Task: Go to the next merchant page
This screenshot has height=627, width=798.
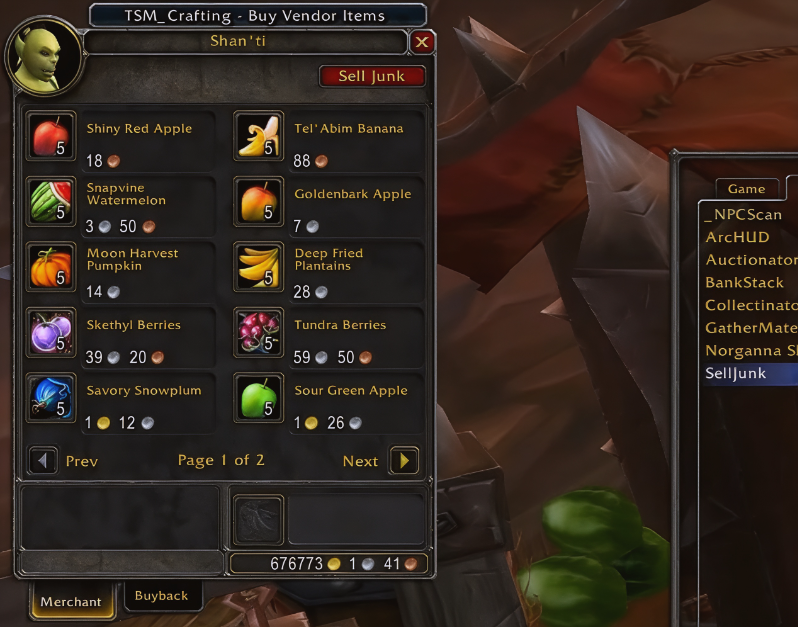Action: pyautogui.click(x=403, y=461)
